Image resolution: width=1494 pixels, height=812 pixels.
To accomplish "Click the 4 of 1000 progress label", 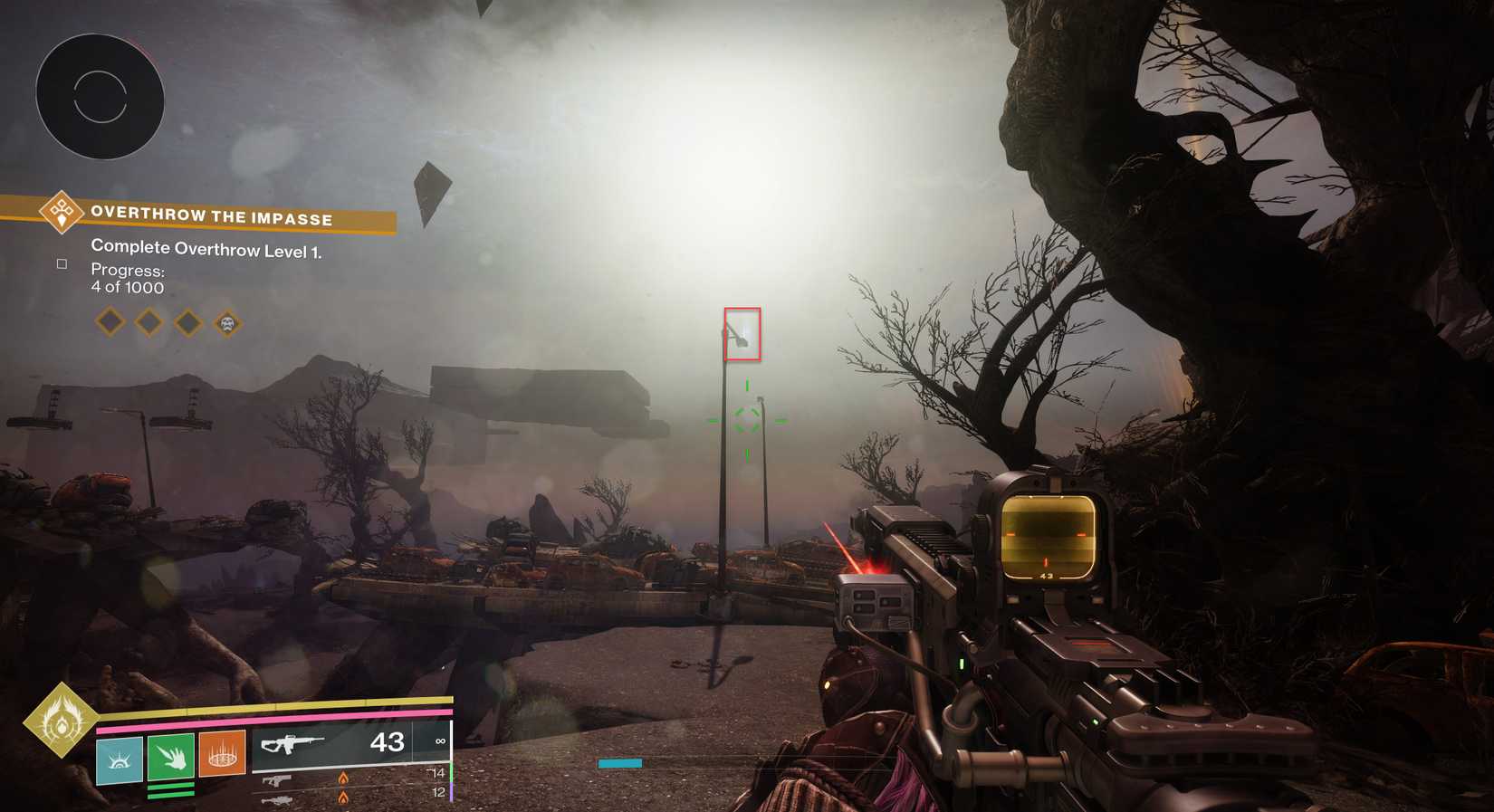I will [x=127, y=287].
